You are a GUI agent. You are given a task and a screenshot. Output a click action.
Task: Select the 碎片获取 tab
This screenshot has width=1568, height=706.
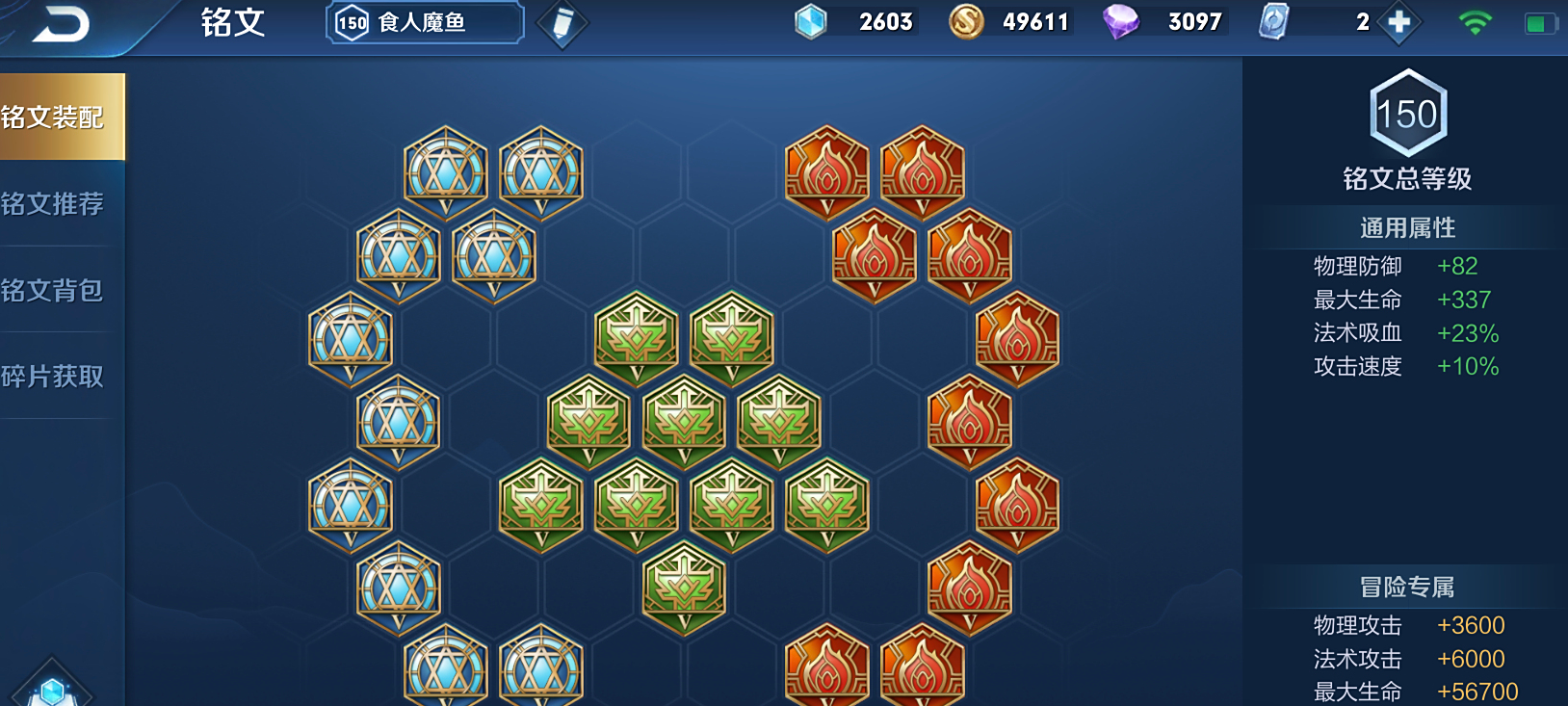[56, 377]
